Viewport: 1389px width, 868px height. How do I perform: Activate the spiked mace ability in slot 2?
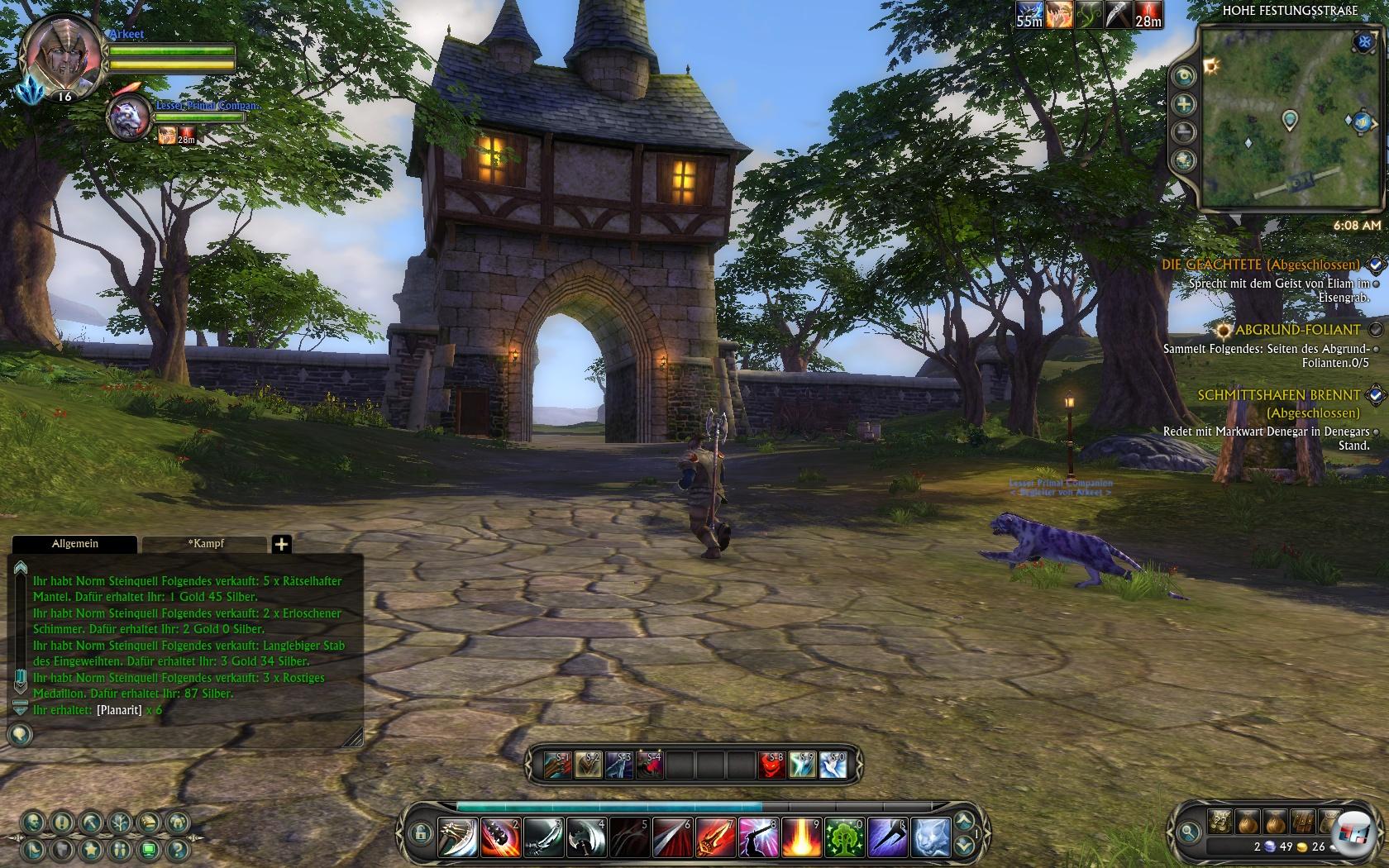coord(501,837)
